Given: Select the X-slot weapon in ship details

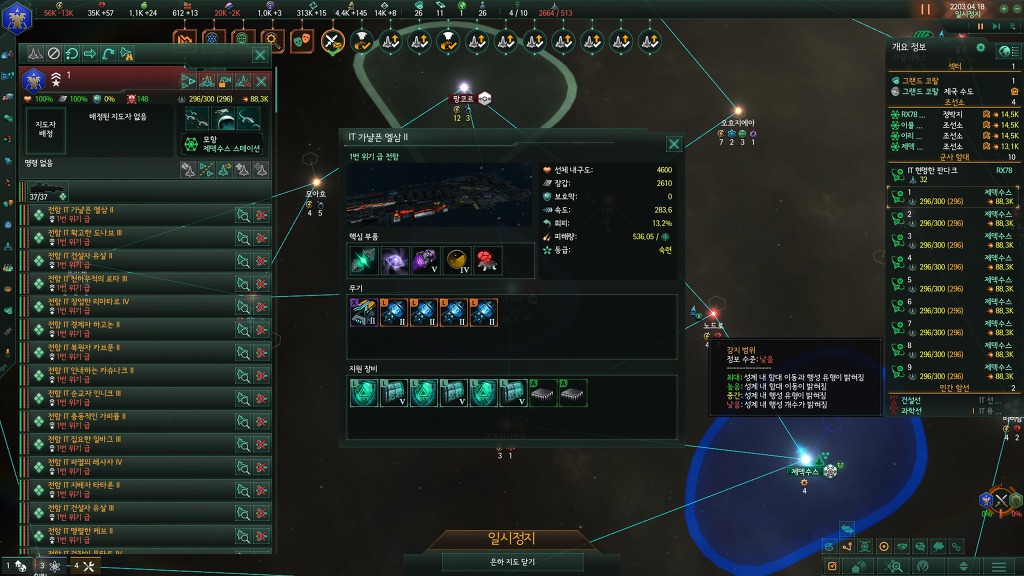Looking at the screenshot, I should click(361, 313).
